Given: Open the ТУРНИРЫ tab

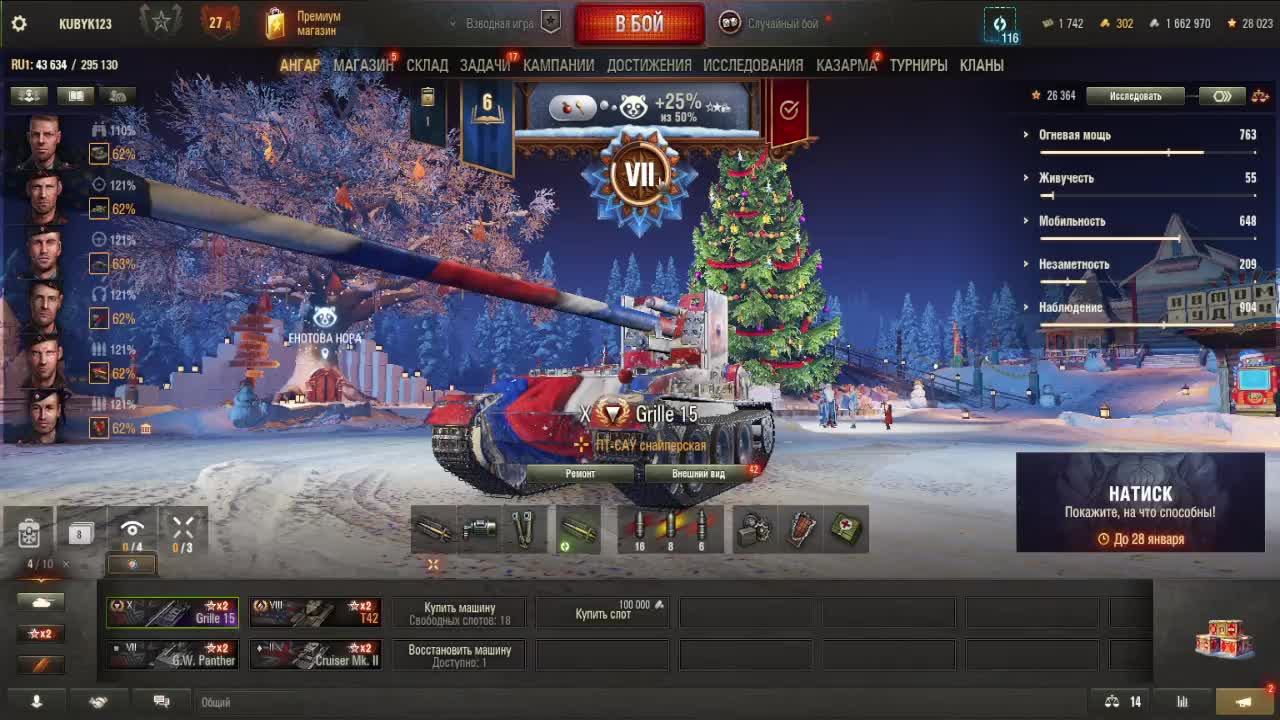Looking at the screenshot, I should click(918, 65).
